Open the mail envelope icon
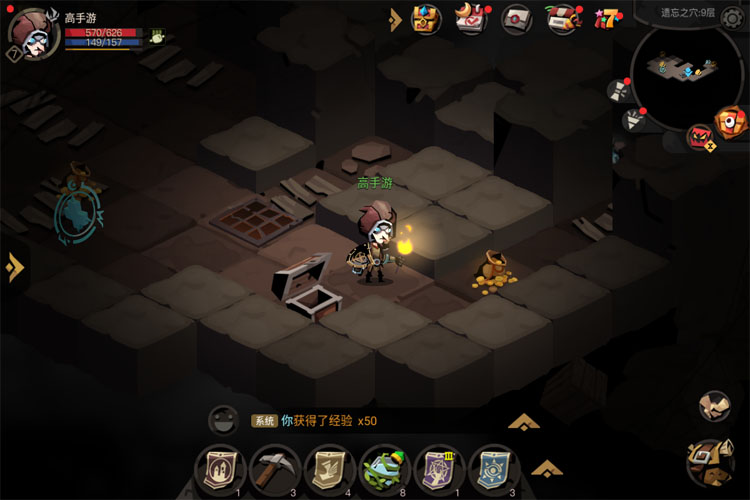 click(x=517, y=18)
